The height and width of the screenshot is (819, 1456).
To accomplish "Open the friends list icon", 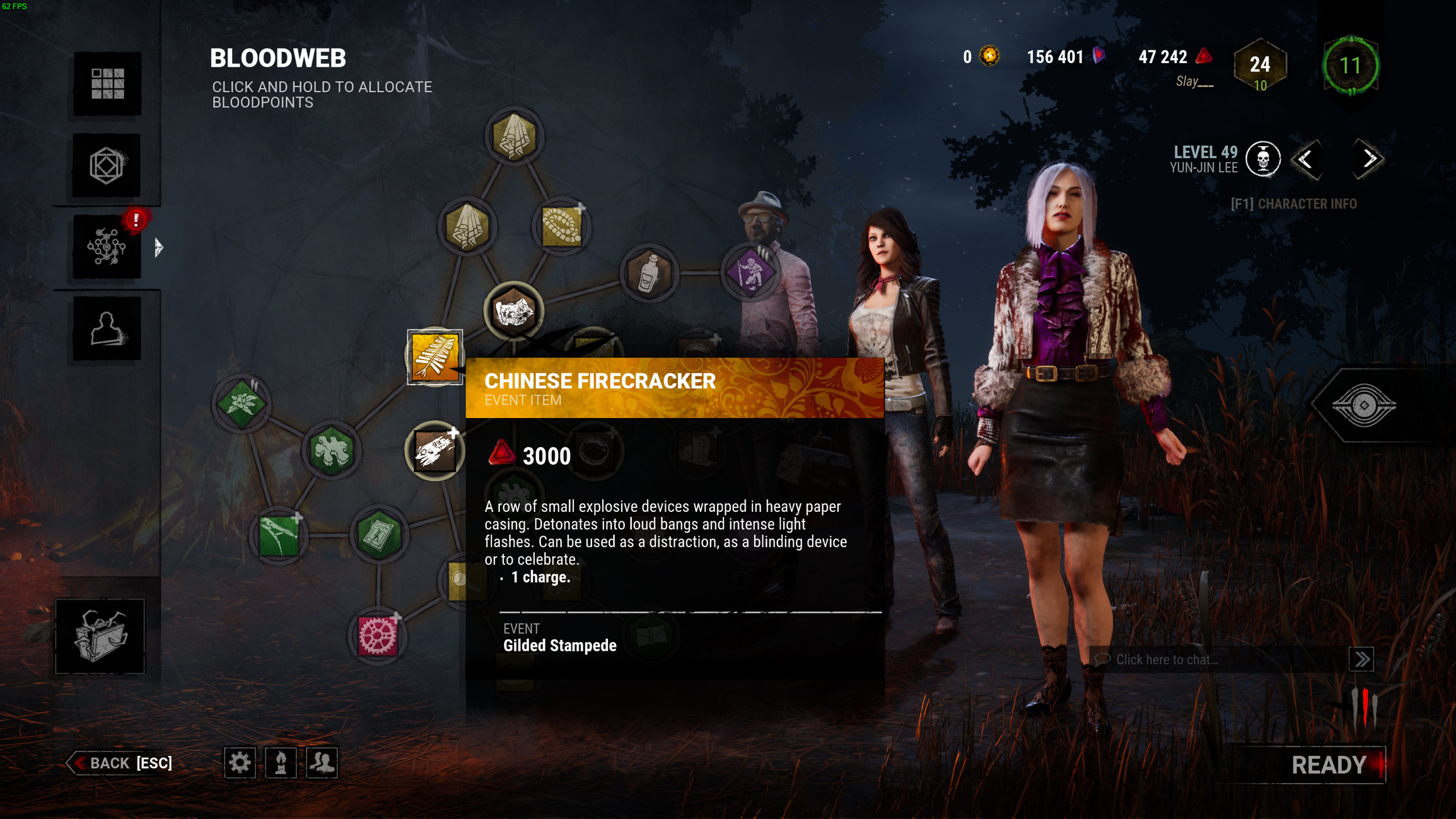I will coord(322,763).
